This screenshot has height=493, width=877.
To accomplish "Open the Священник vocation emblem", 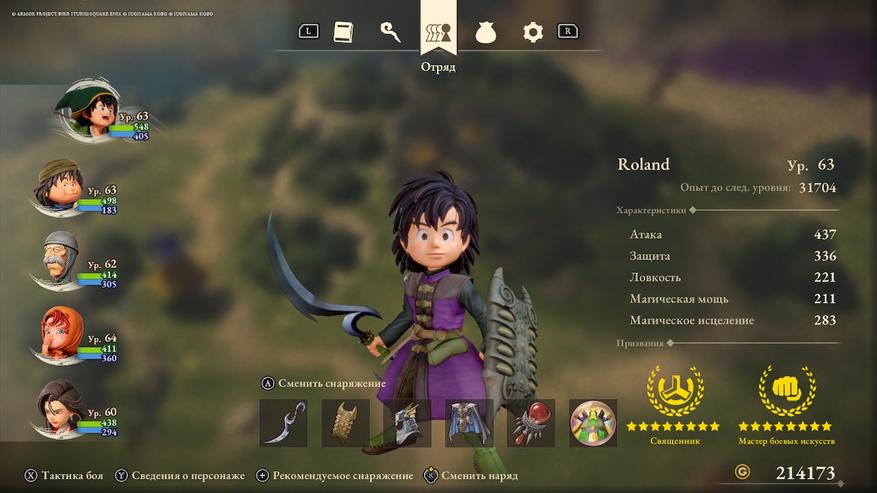I will (674, 391).
